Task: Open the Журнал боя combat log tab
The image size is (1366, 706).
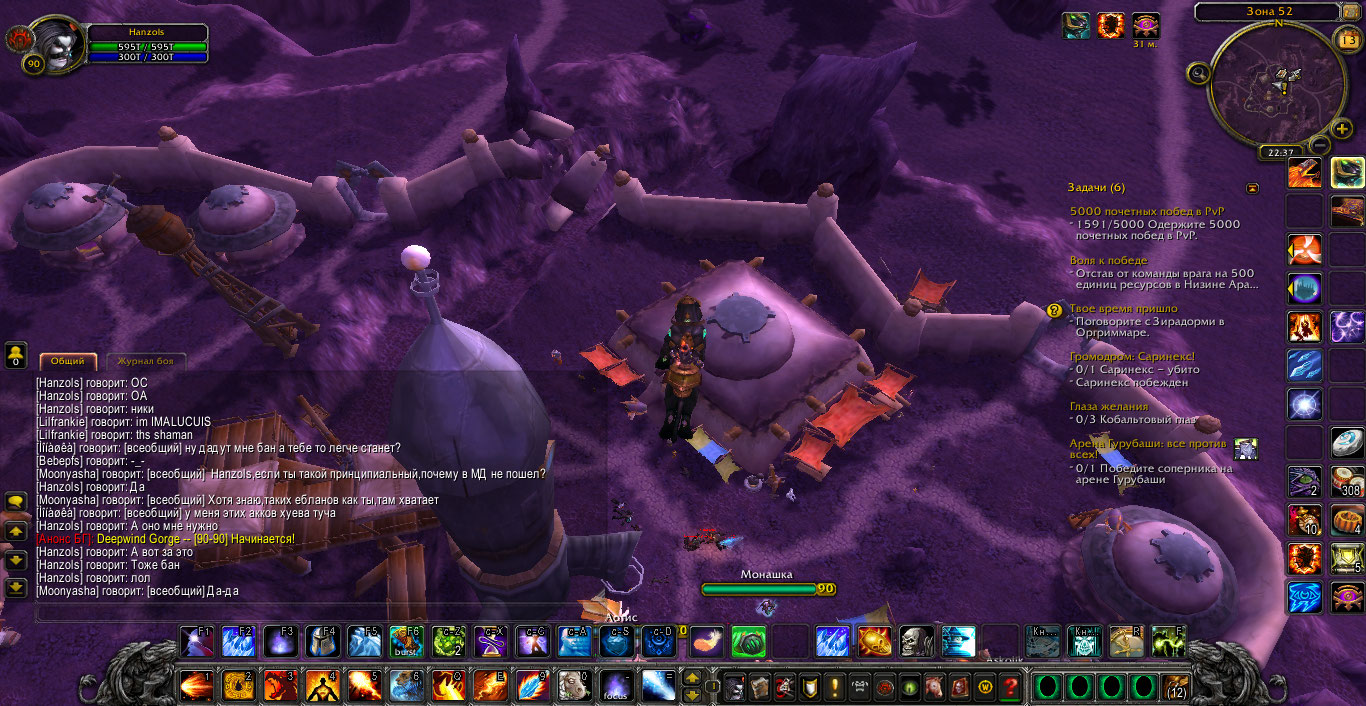Action: (146, 361)
